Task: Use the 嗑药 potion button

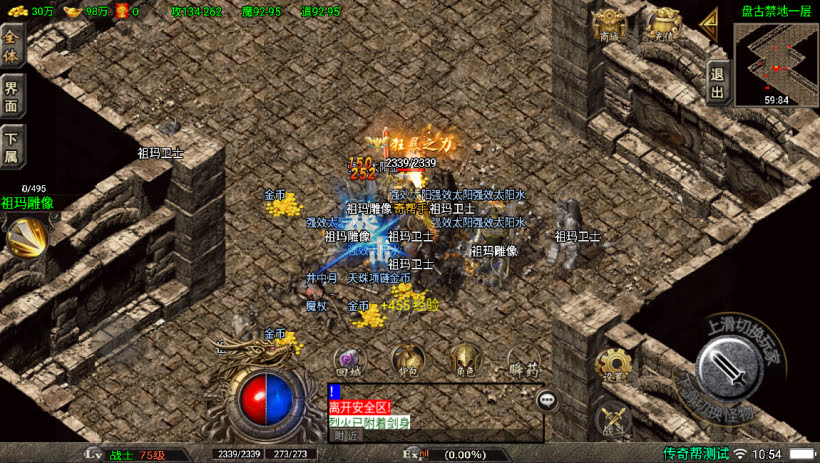Action: pyautogui.click(x=523, y=362)
